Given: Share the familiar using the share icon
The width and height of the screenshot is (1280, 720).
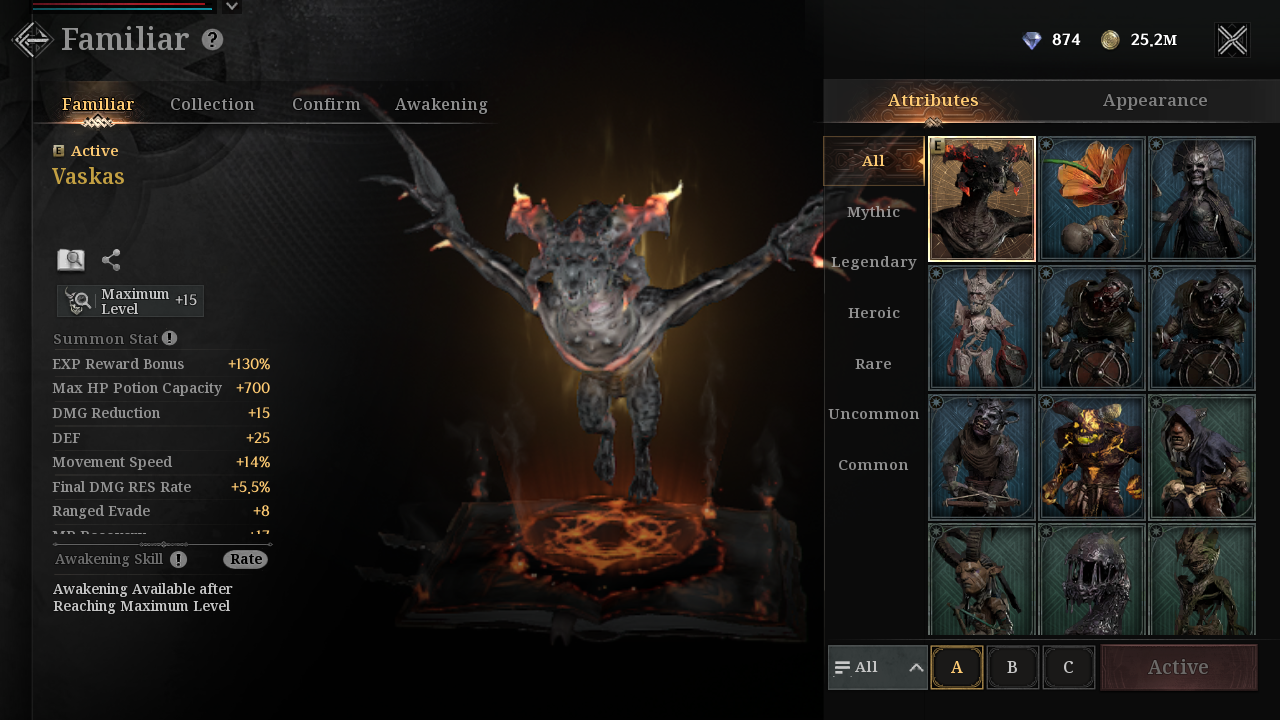Looking at the screenshot, I should [111, 260].
